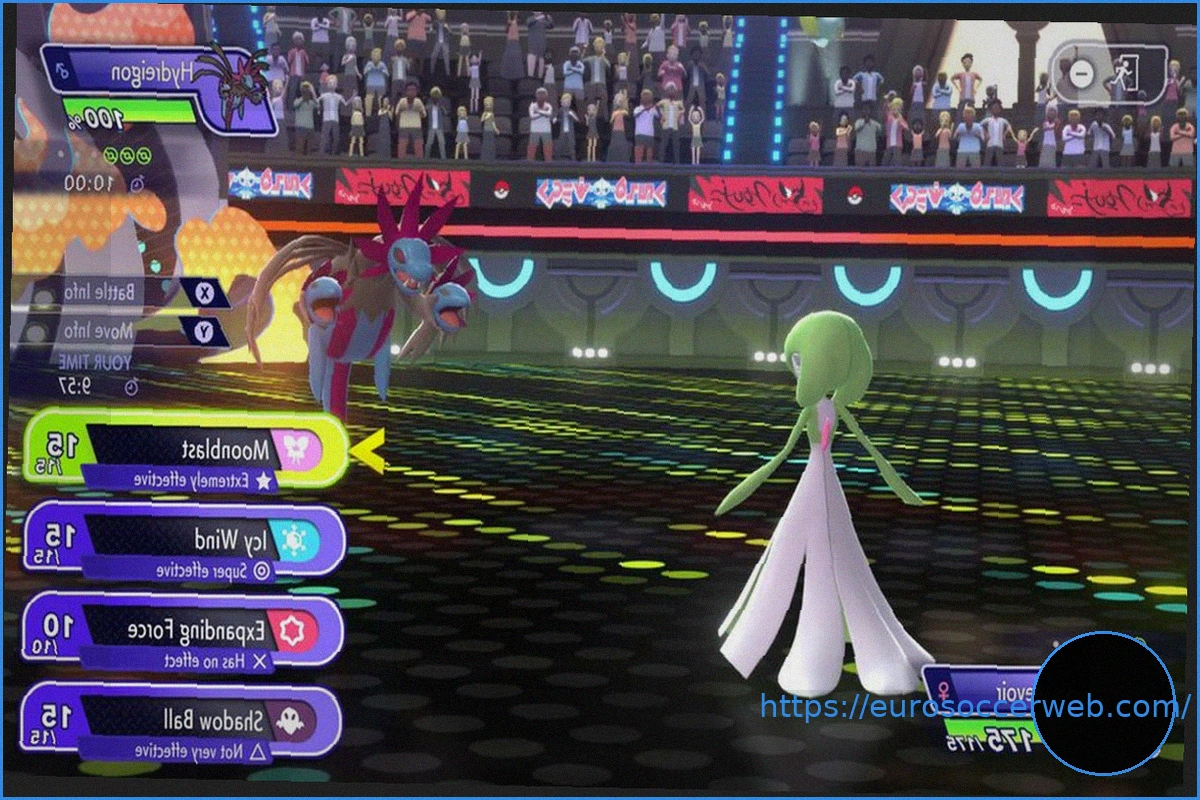1200x800 pixels.
Task: Use the Shadow Ball move
Action: click(x=185, y=721)
